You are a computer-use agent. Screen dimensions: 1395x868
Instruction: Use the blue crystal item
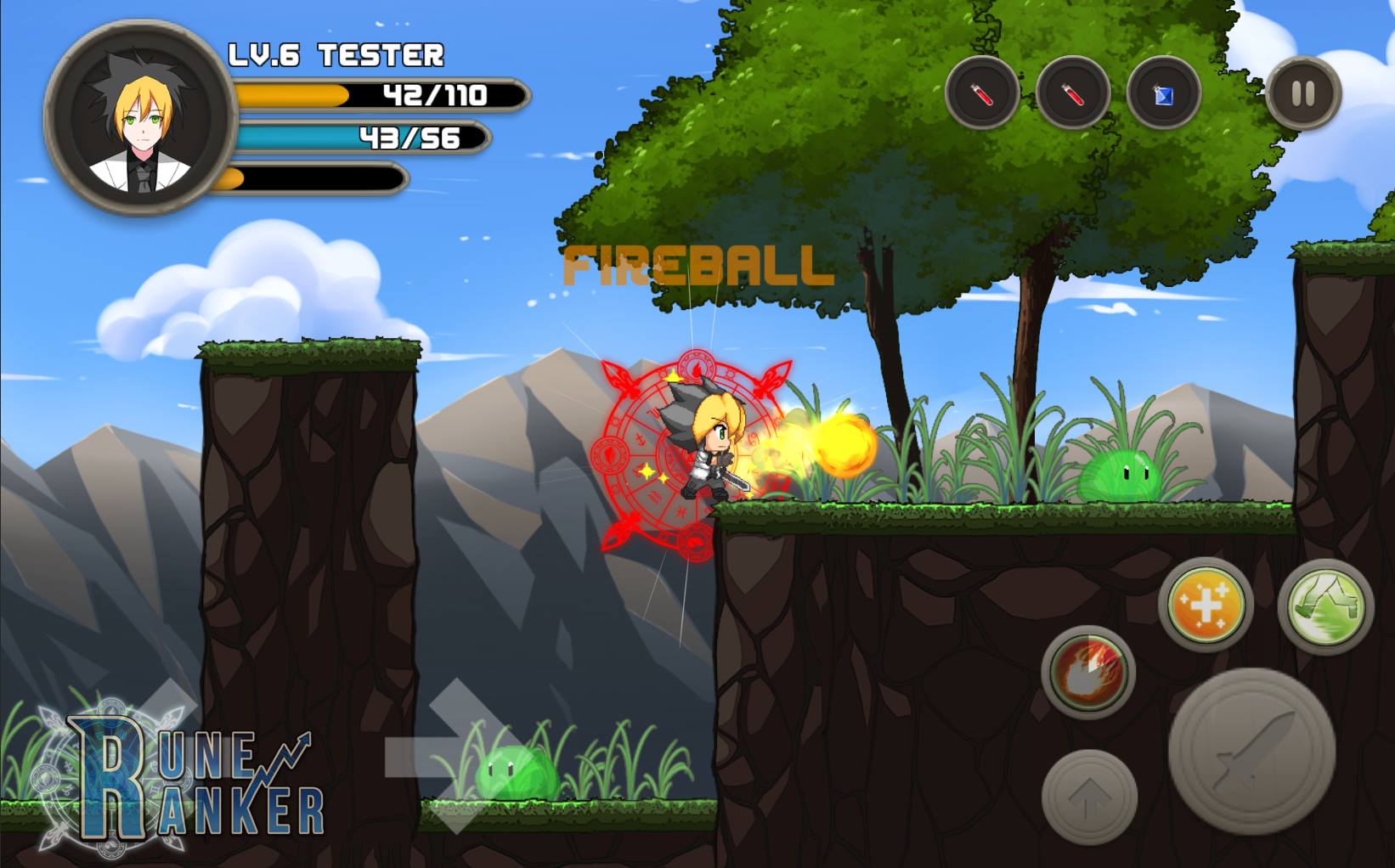point(1163,93)
